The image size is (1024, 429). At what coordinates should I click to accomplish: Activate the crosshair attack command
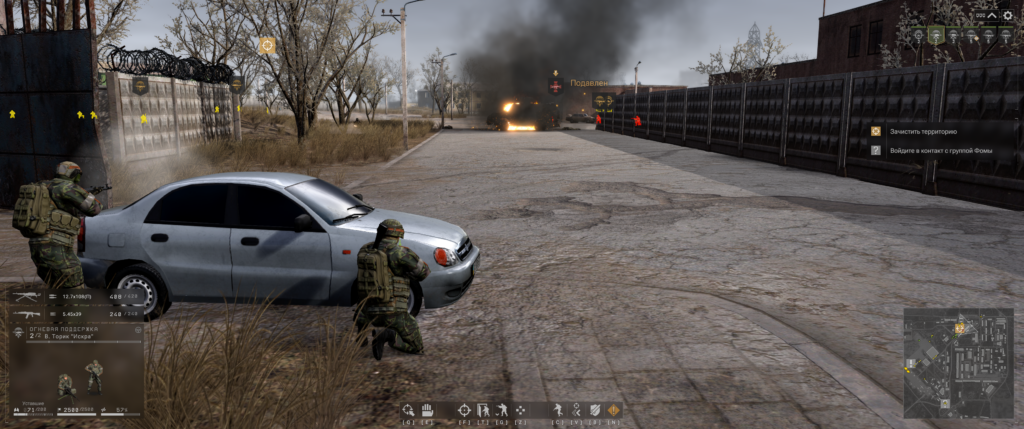click(x=464, y=410)
